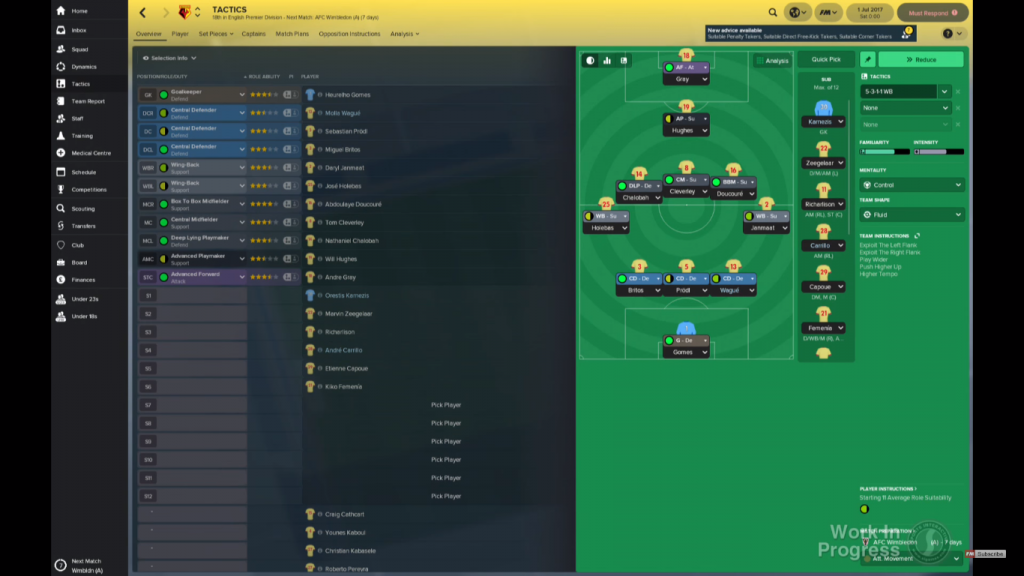Image resolution: width=1024 pixels, height=576 pixels.
Task: Open the Squad section in the sidebar
Action: tap(79, 49)
